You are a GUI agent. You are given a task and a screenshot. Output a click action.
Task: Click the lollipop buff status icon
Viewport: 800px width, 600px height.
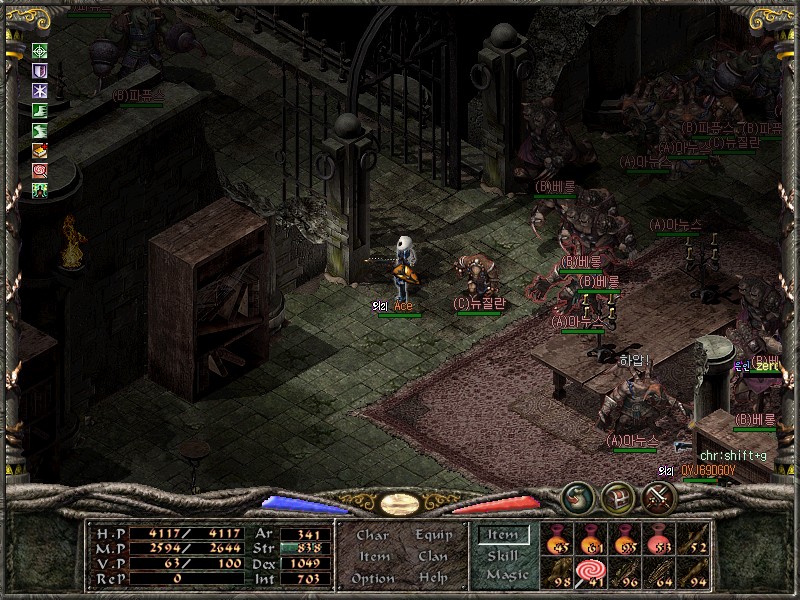pos(40,171)
